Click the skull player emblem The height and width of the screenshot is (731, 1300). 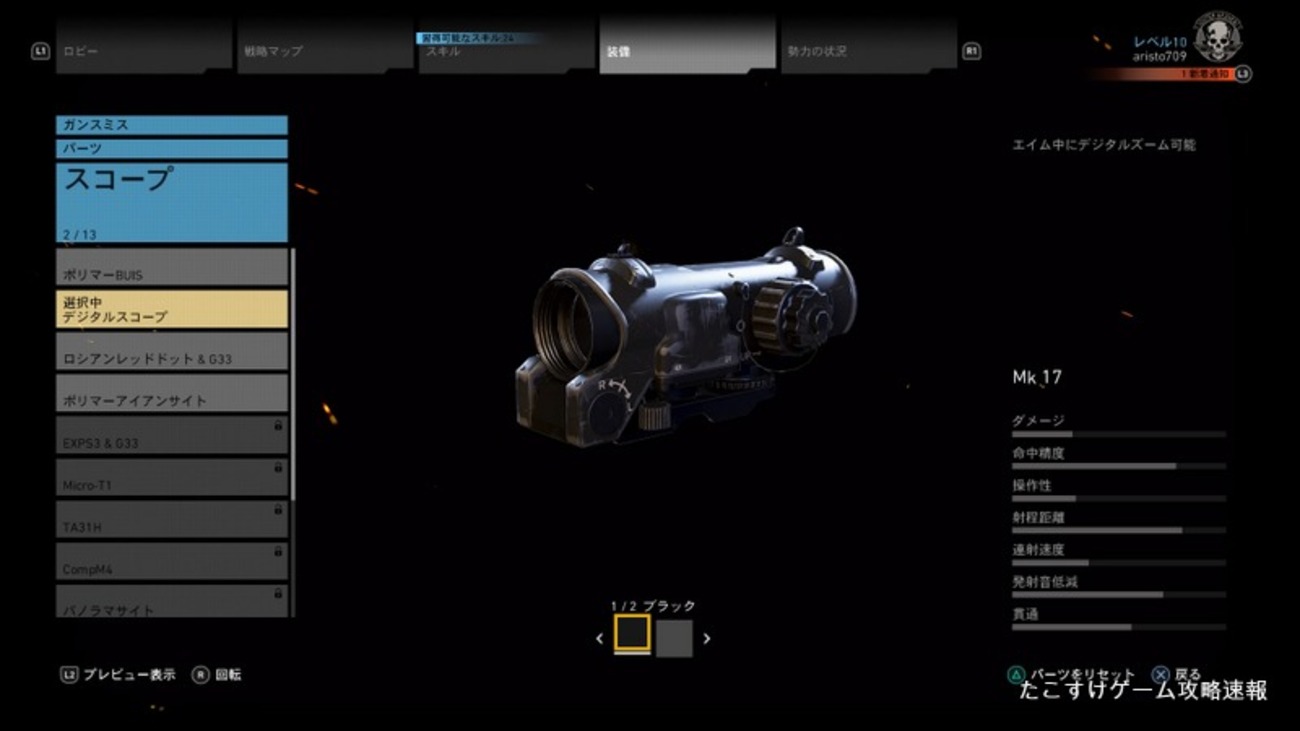point(1216,37)
